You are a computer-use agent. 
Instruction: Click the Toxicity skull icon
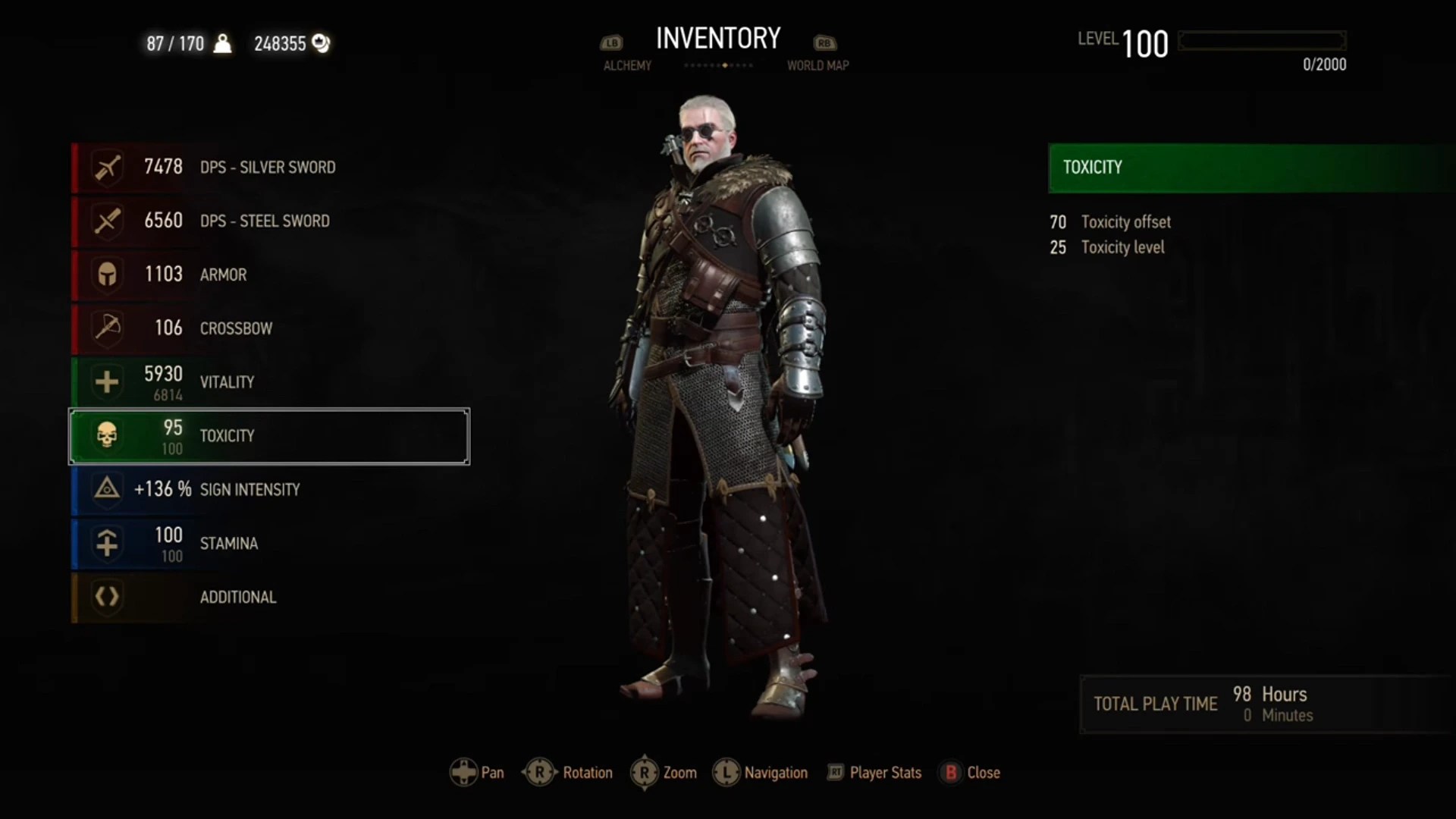[x=107, y=435]
